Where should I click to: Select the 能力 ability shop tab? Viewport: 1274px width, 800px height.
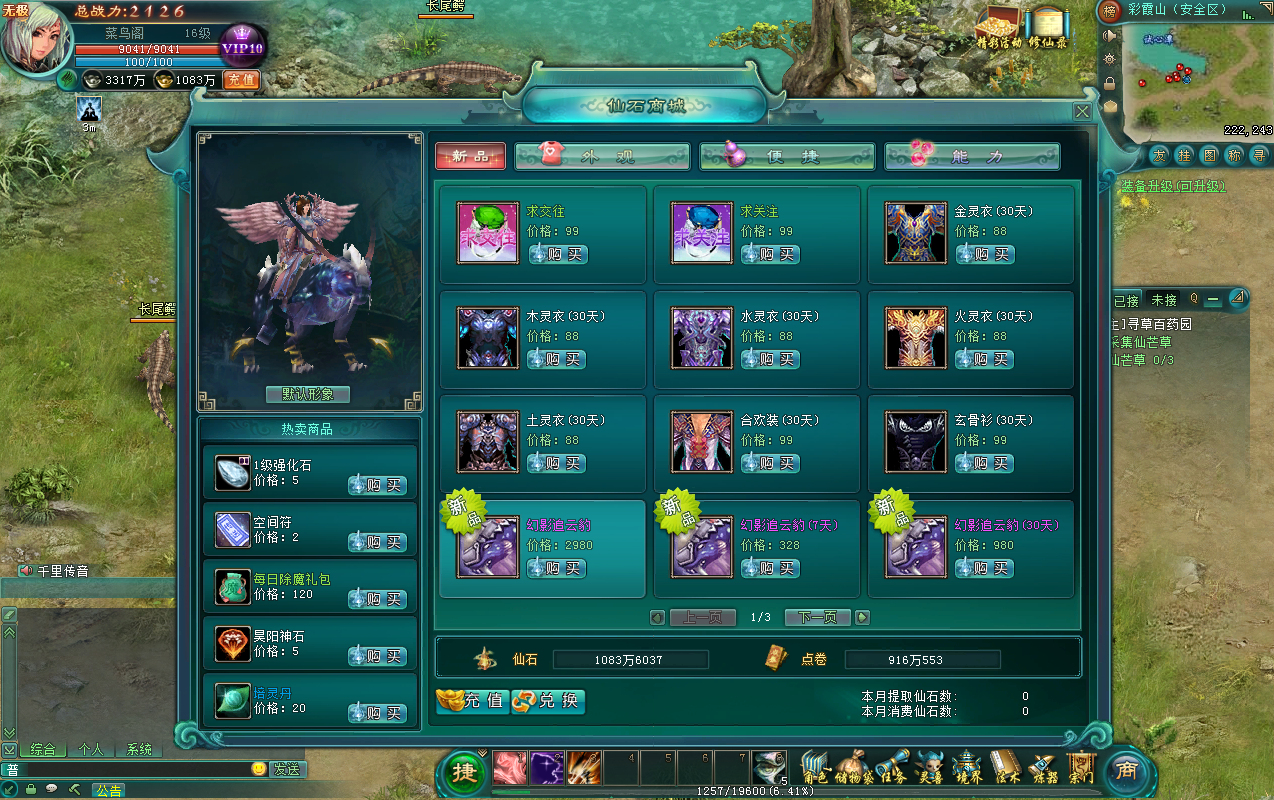[972, 156]
